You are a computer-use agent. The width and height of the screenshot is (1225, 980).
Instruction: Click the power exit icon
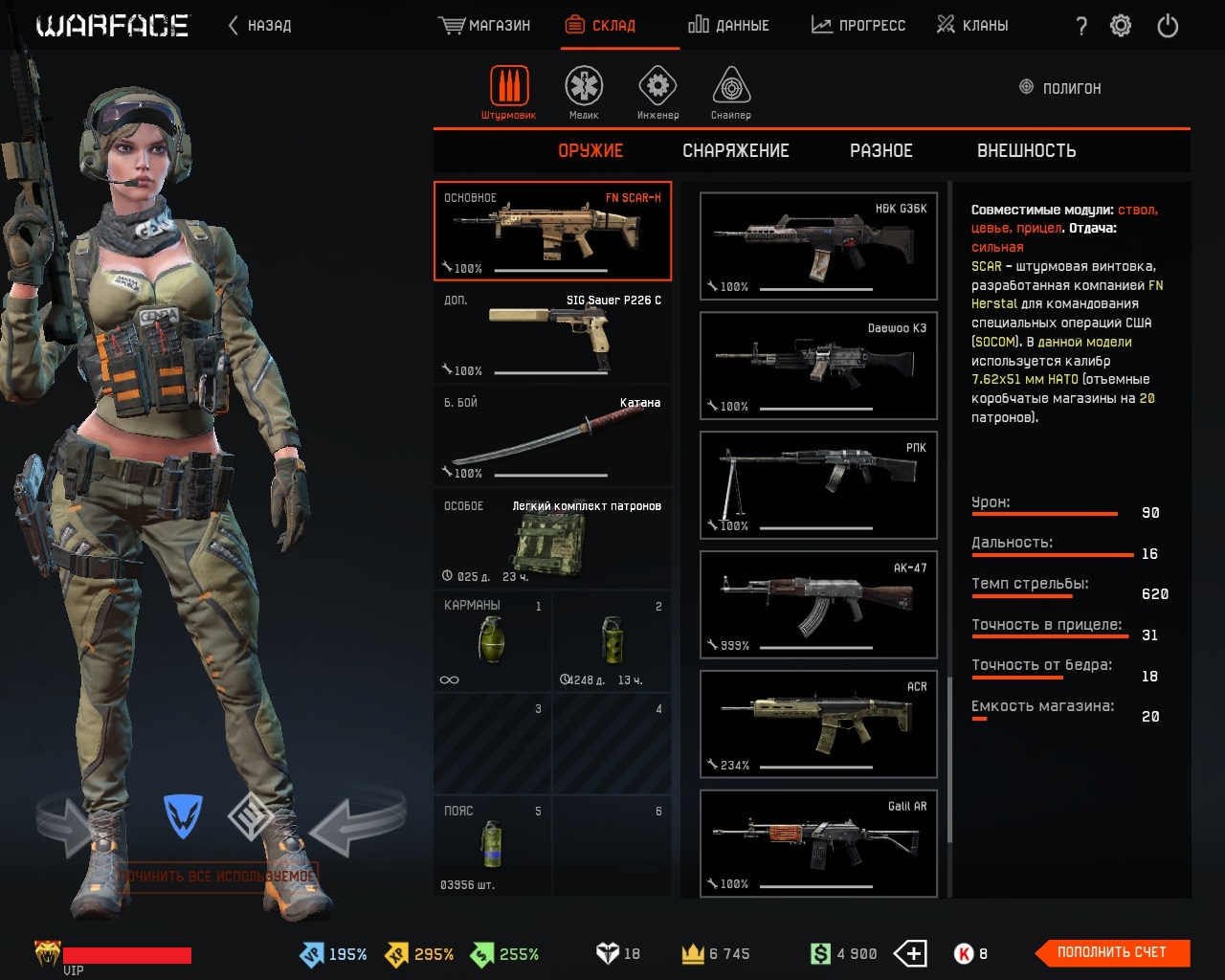1168,26
